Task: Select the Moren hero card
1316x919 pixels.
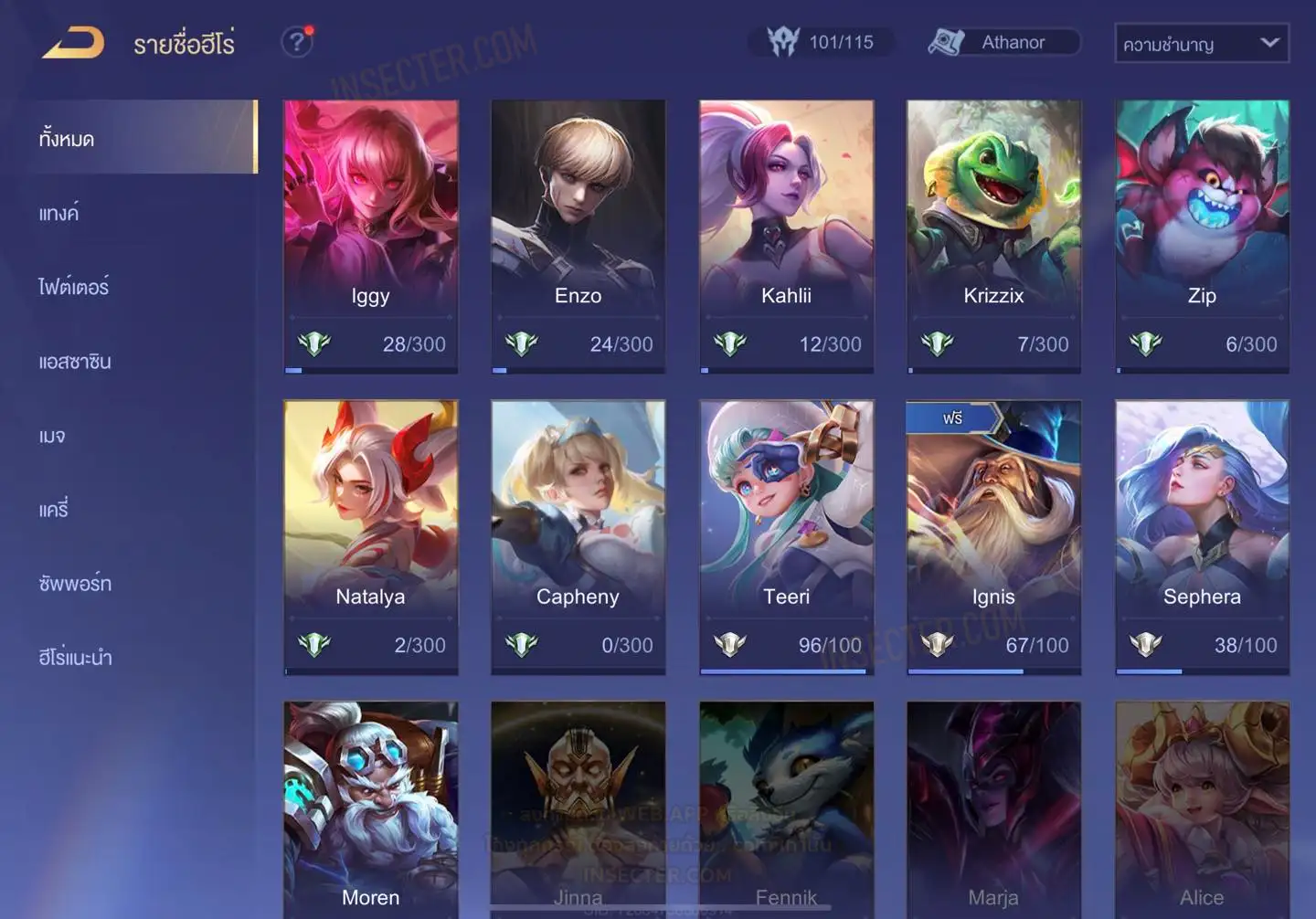Action: 371,808
